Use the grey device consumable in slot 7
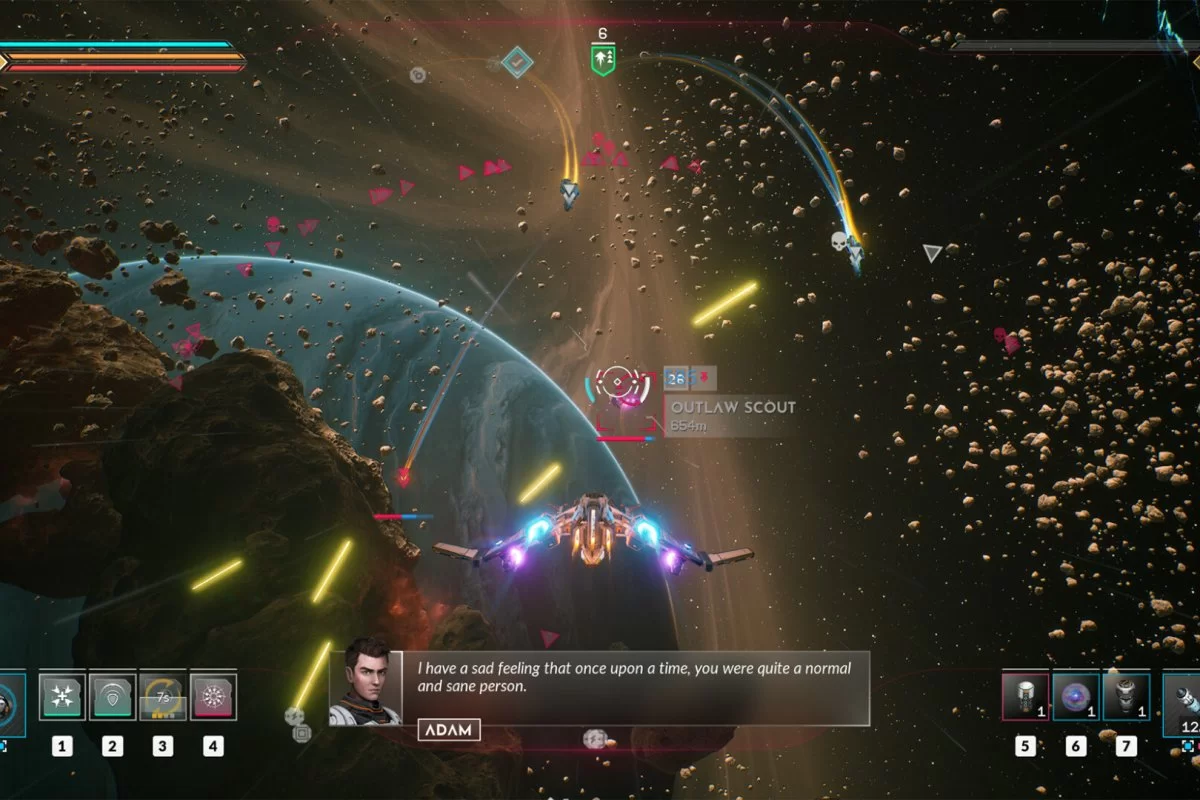Image resolution: width=1200 pixels, height=800 pixels. (x=1126, y=696)
